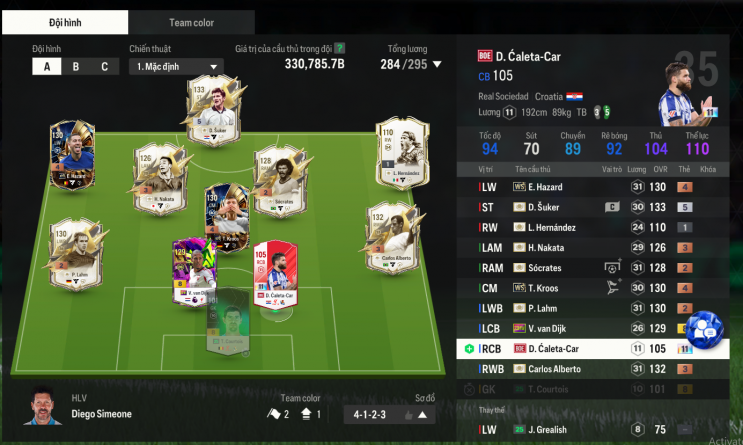This screenshot has width=743, height=445.
Task: Expand the Tổng lương wage arrow
Action: tap(436, 64)
